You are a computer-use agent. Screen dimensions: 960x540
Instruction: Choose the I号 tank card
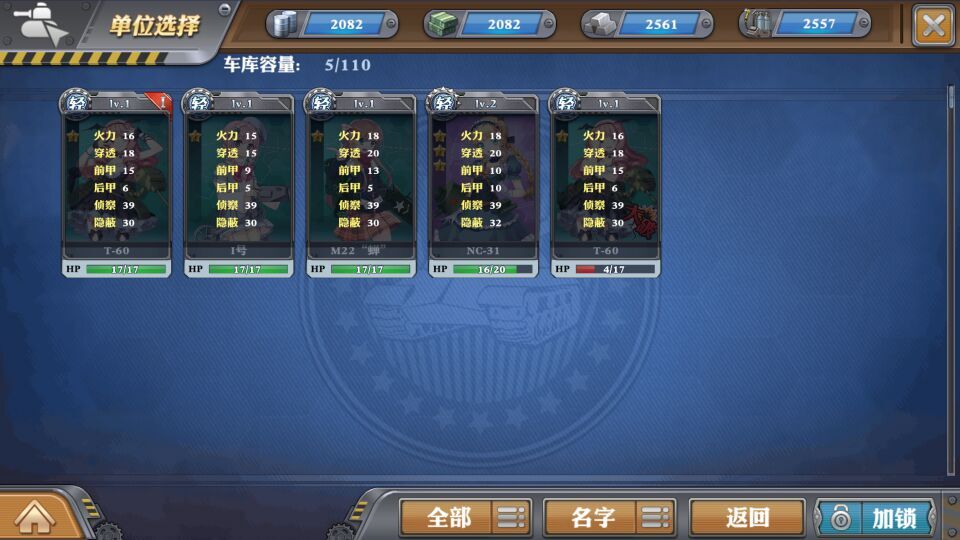[239, 182]
